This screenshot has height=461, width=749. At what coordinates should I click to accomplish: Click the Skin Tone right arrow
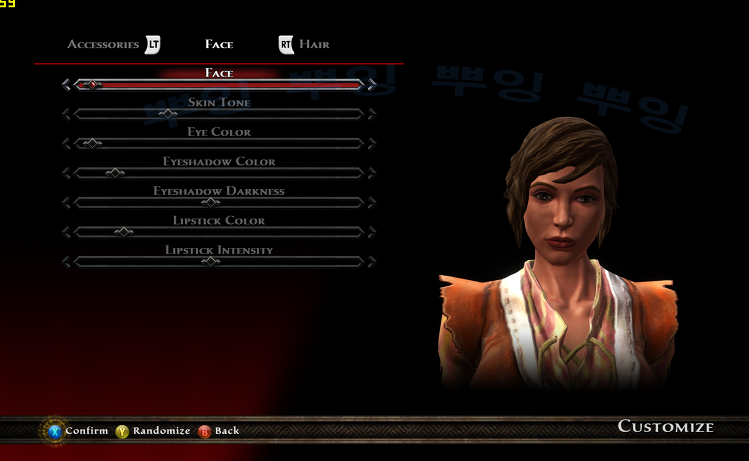[371, 114]
